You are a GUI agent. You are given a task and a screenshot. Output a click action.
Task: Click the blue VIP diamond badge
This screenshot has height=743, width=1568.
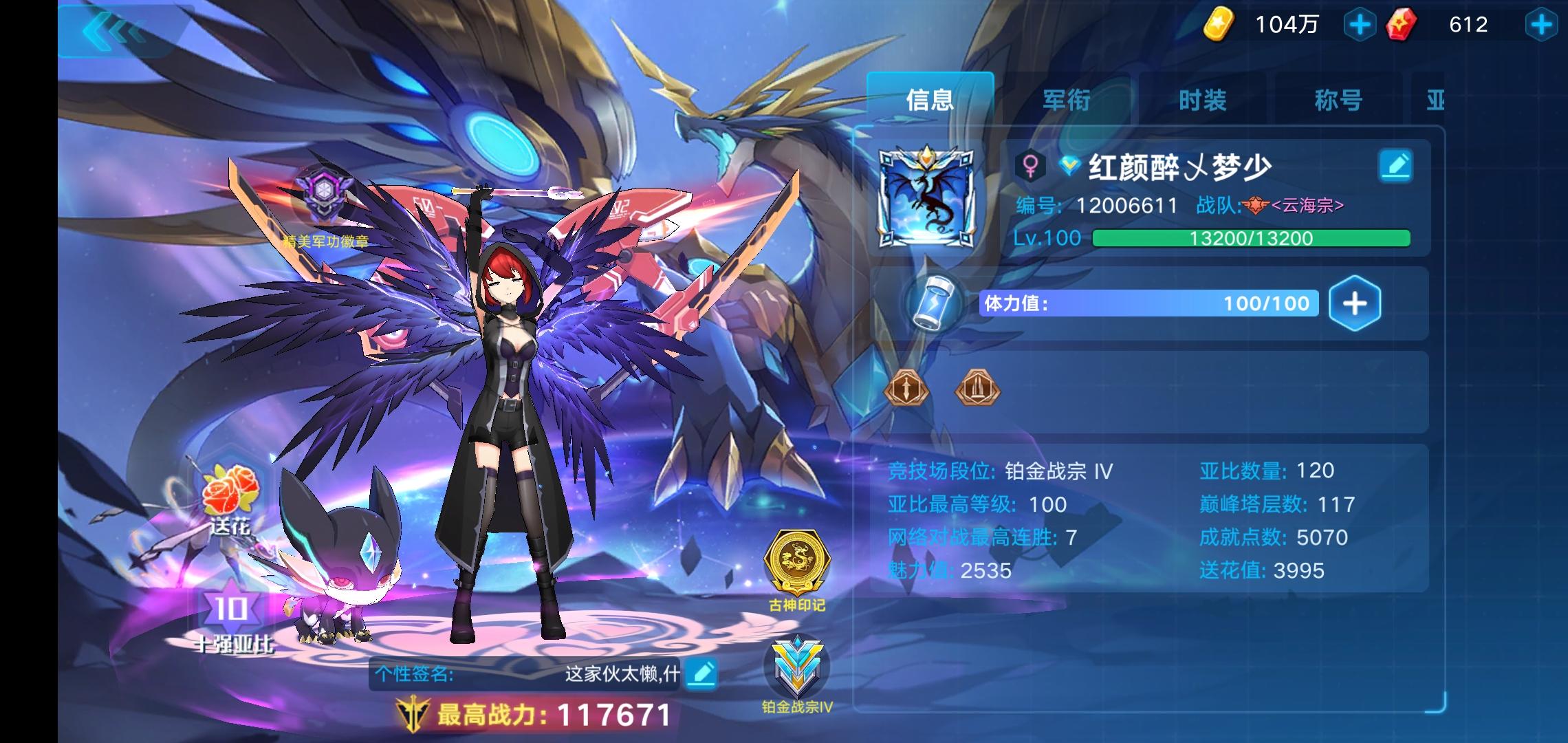[1068, 167]
